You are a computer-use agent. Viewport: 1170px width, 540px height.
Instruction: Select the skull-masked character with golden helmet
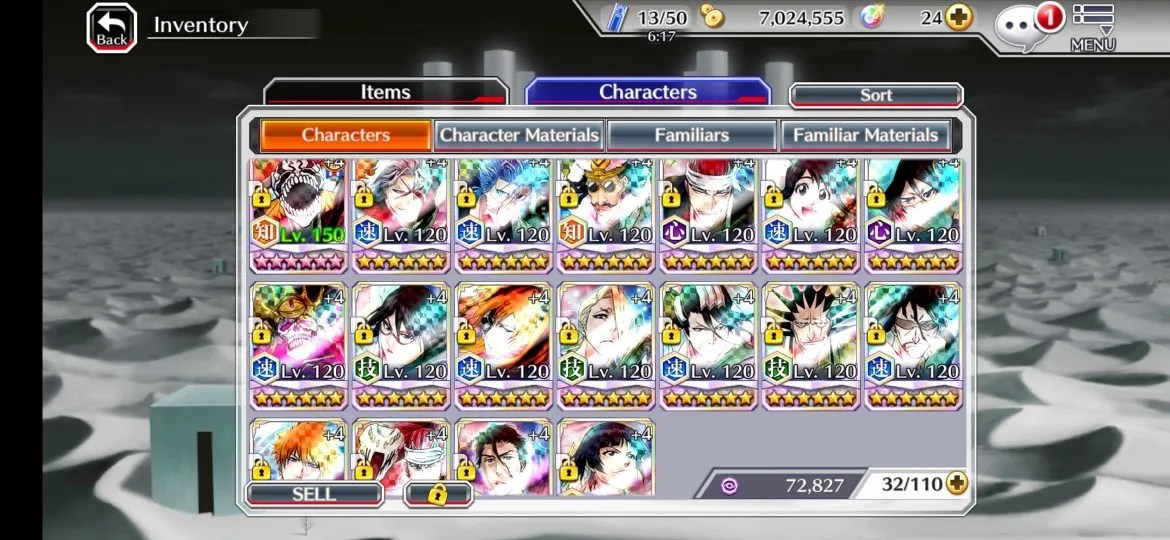click(x=298, y=345)
